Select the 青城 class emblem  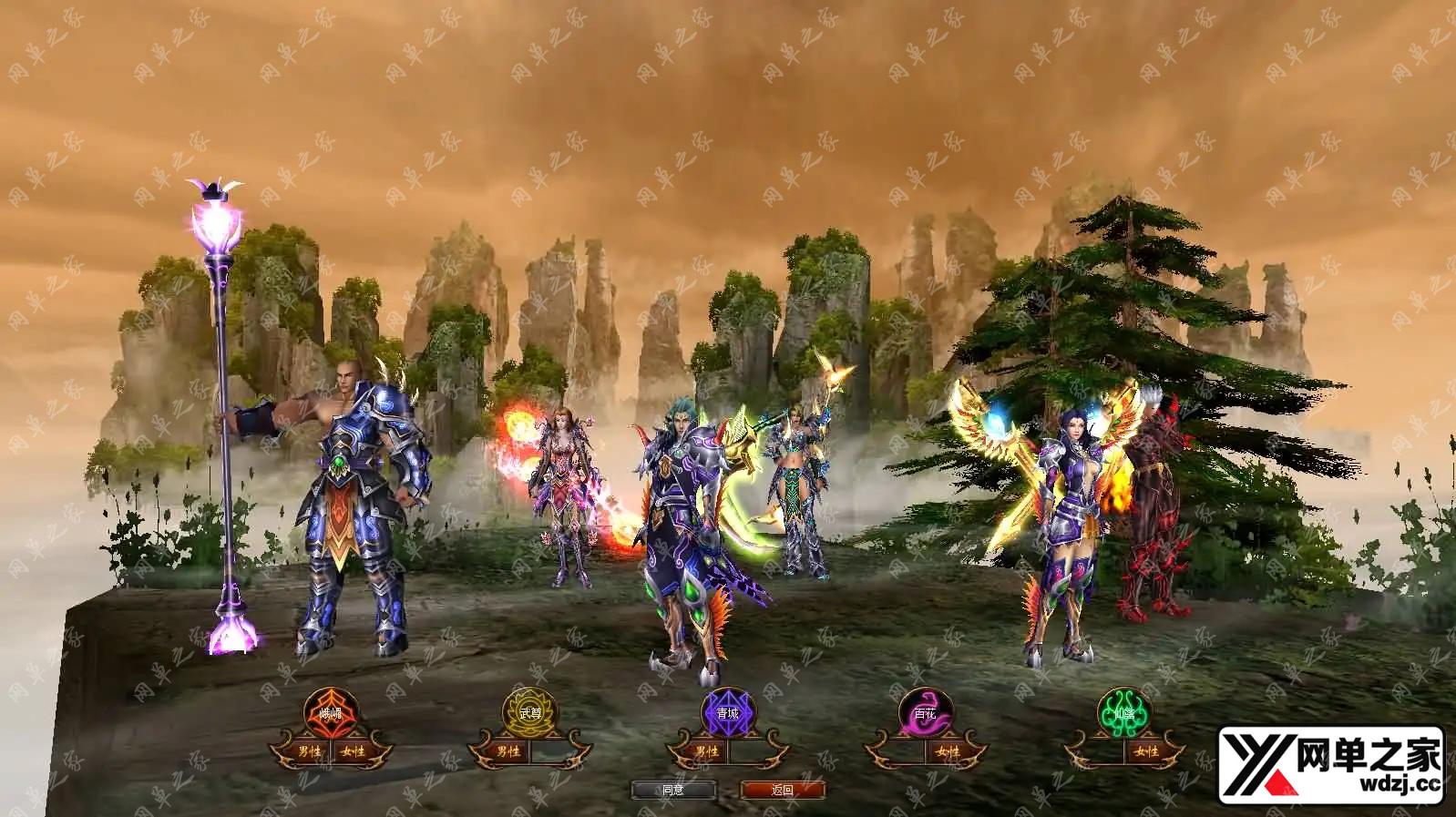point(727,712)
